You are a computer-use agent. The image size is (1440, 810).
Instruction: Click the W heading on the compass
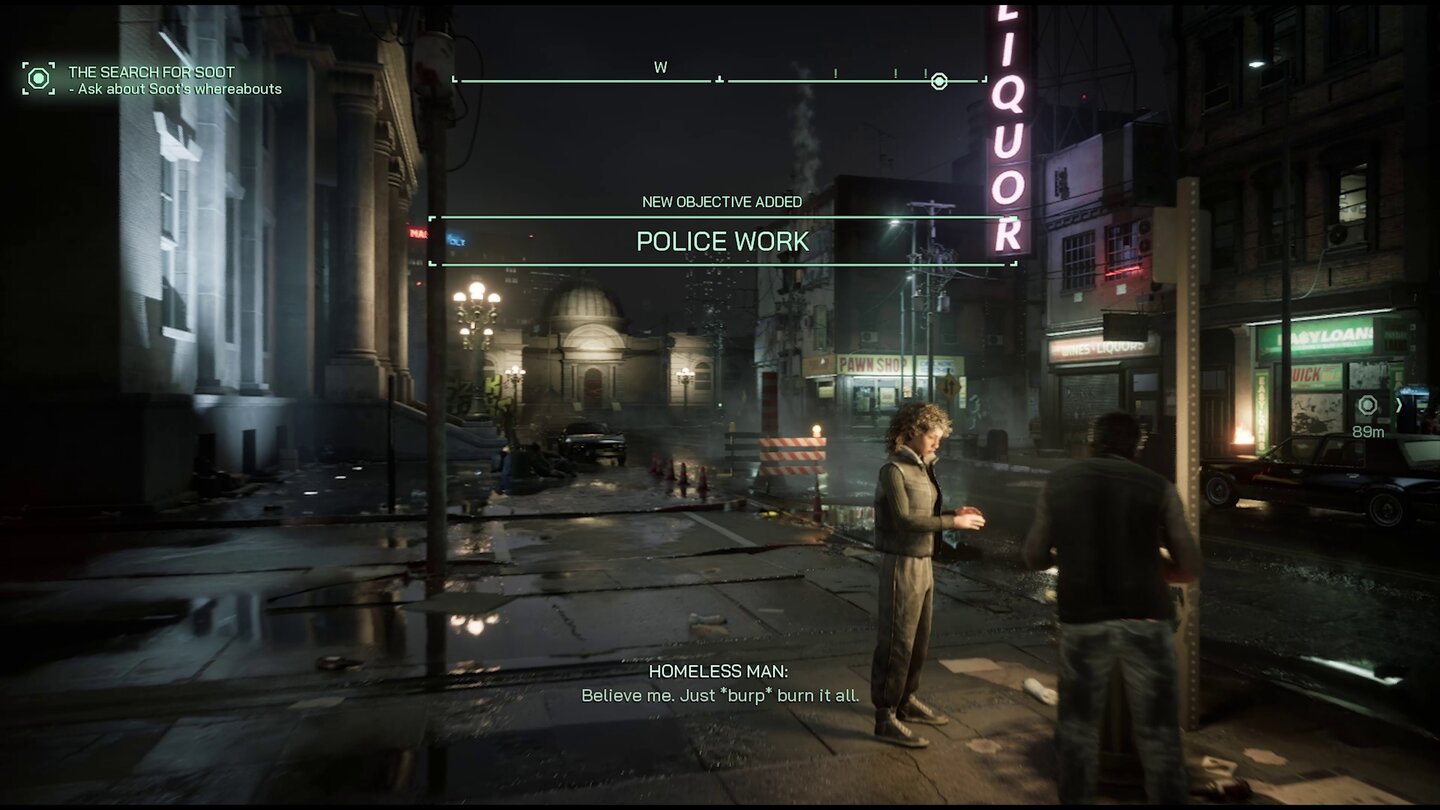tap(660, 68)
